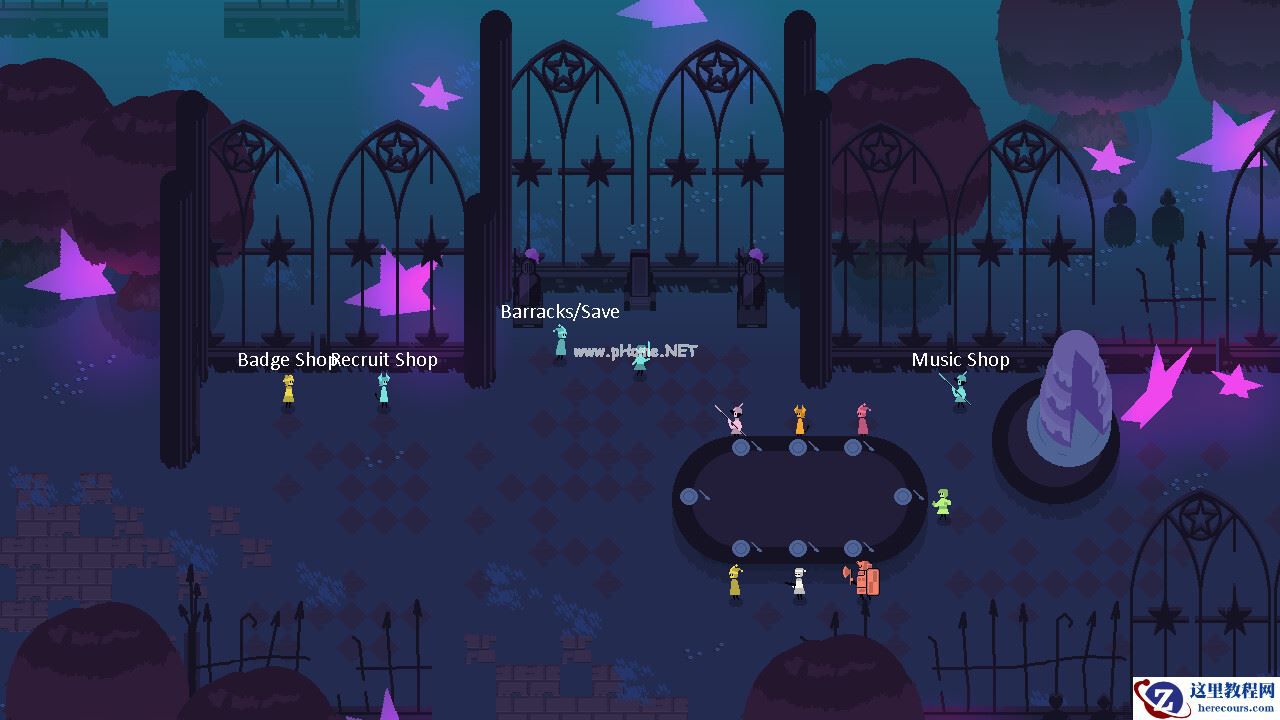Open the herecours.com site logo

coord(1205,698)
